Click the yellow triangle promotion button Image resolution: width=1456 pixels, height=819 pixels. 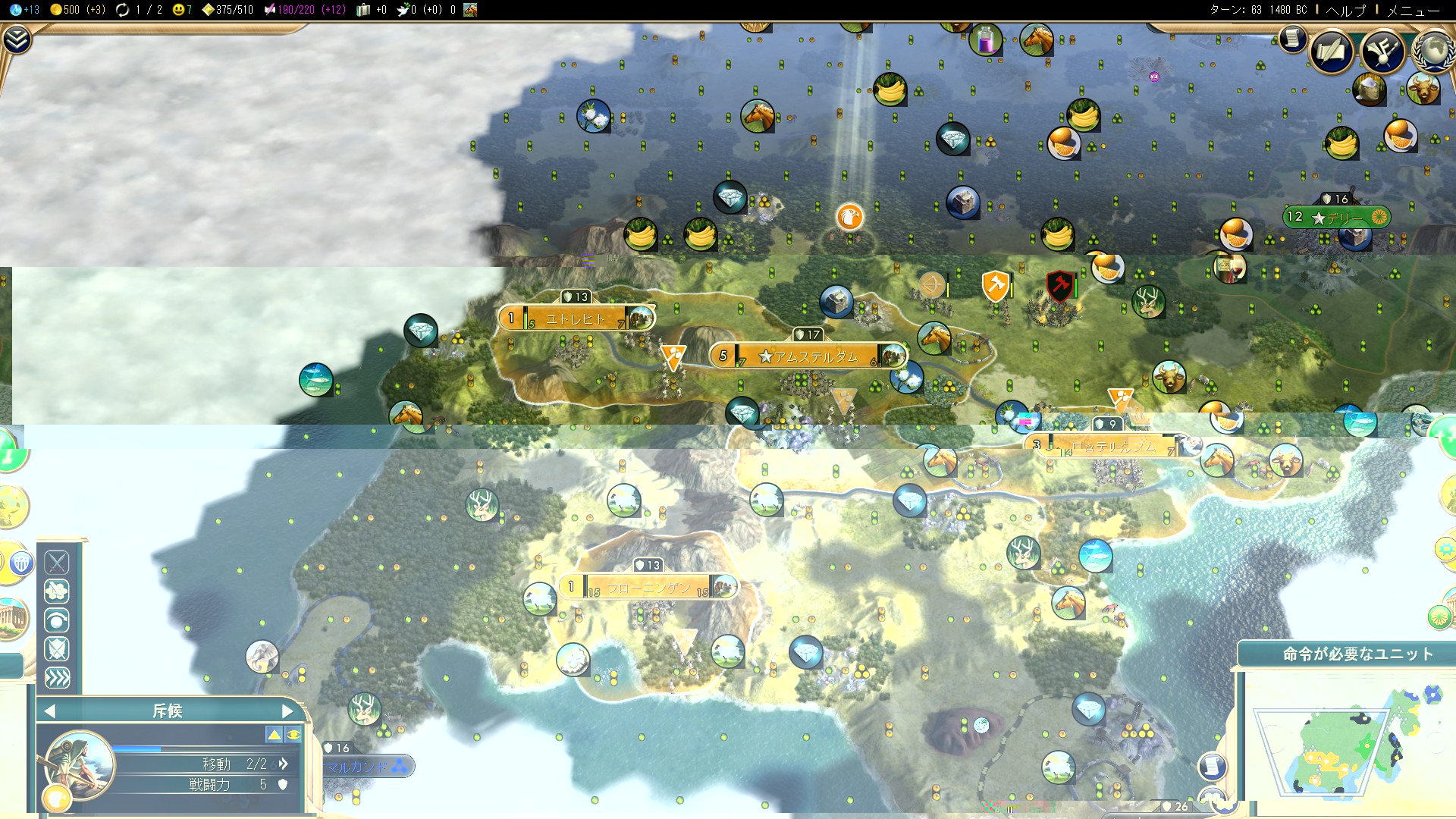pos(274,734)
